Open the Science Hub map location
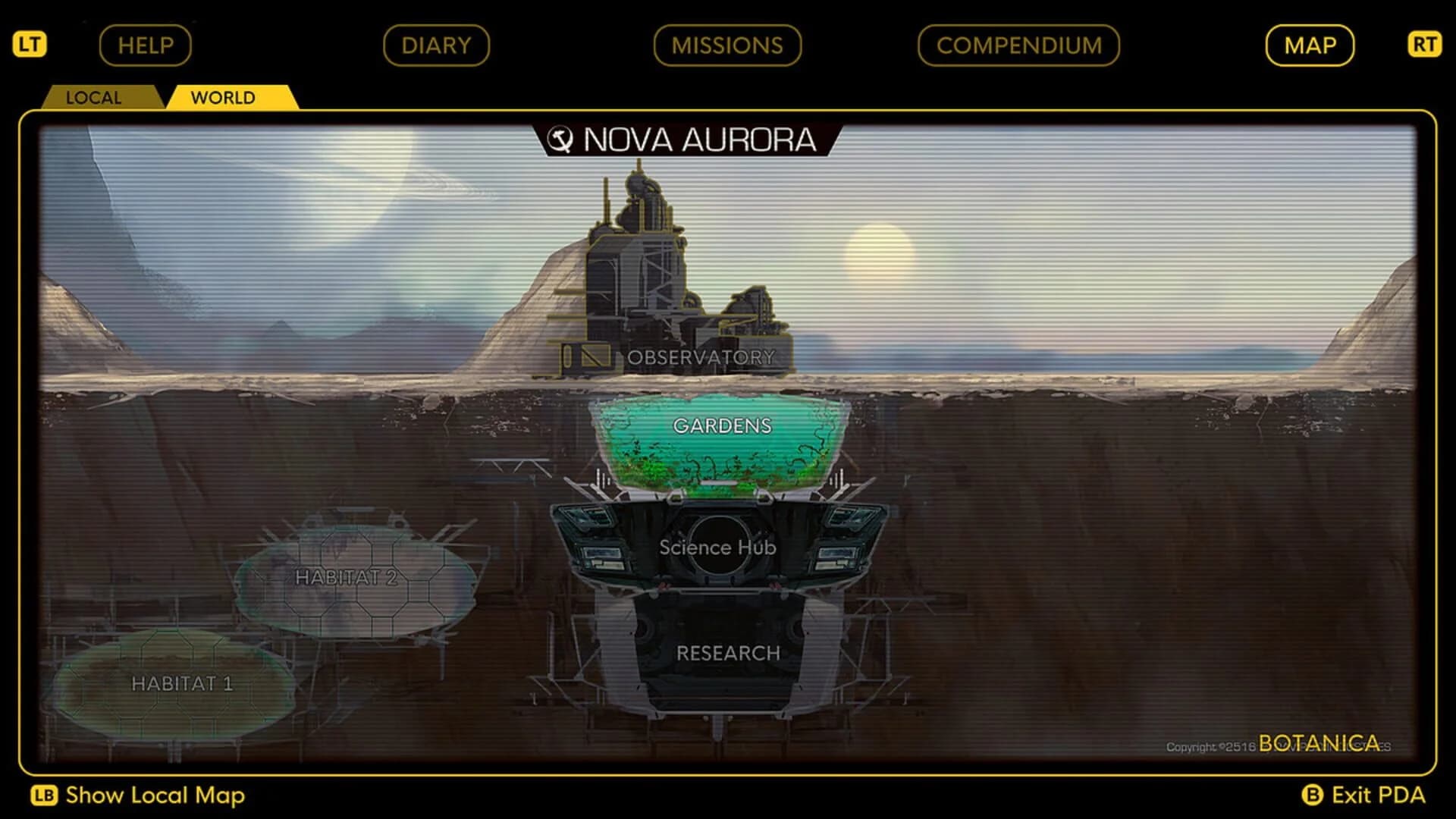The height and width of the screenshot is (819, 1456). pyautogui.click(x=717, y=548)
